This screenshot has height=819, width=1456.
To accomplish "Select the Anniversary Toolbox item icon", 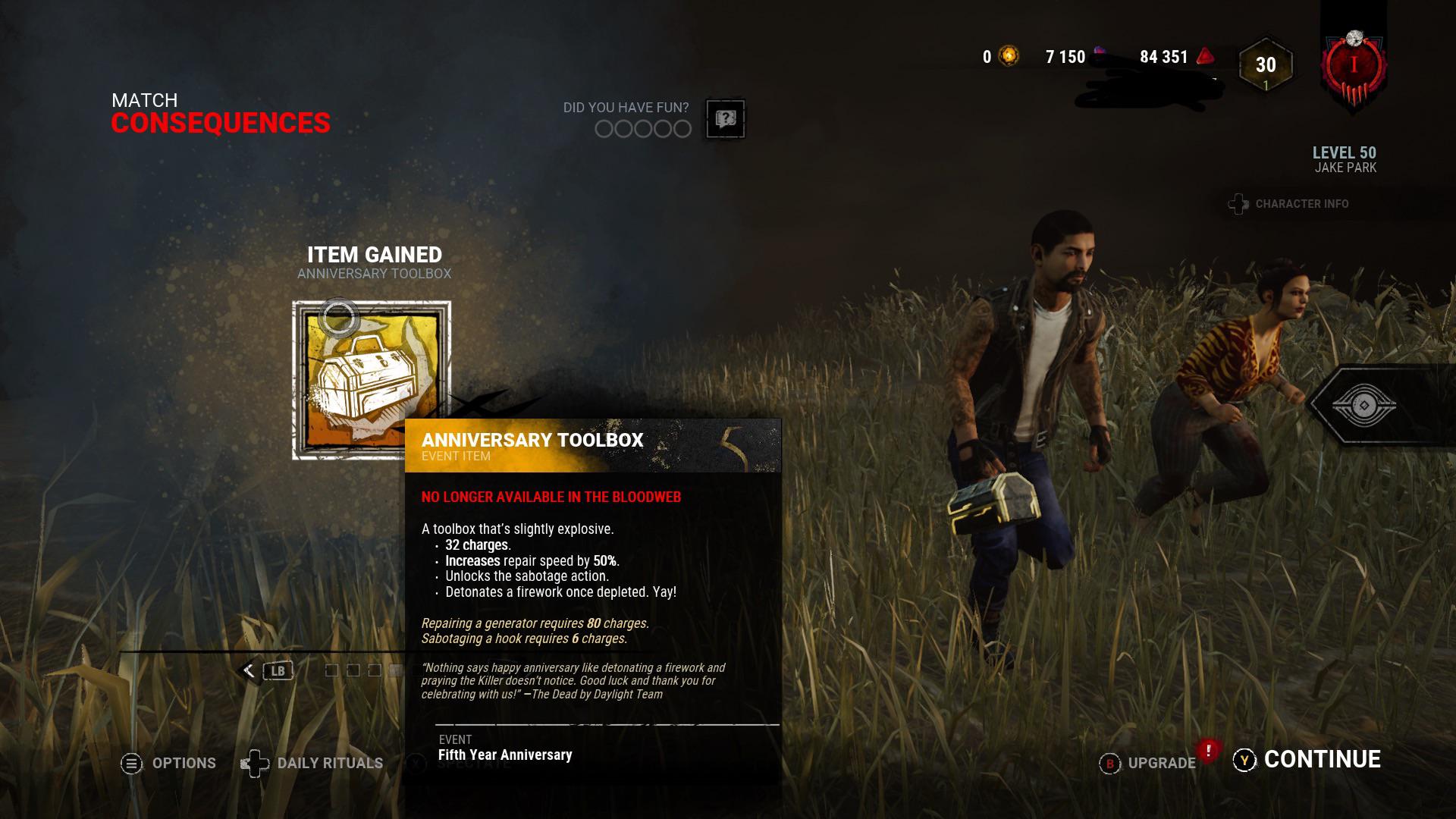I will point(371,380).
